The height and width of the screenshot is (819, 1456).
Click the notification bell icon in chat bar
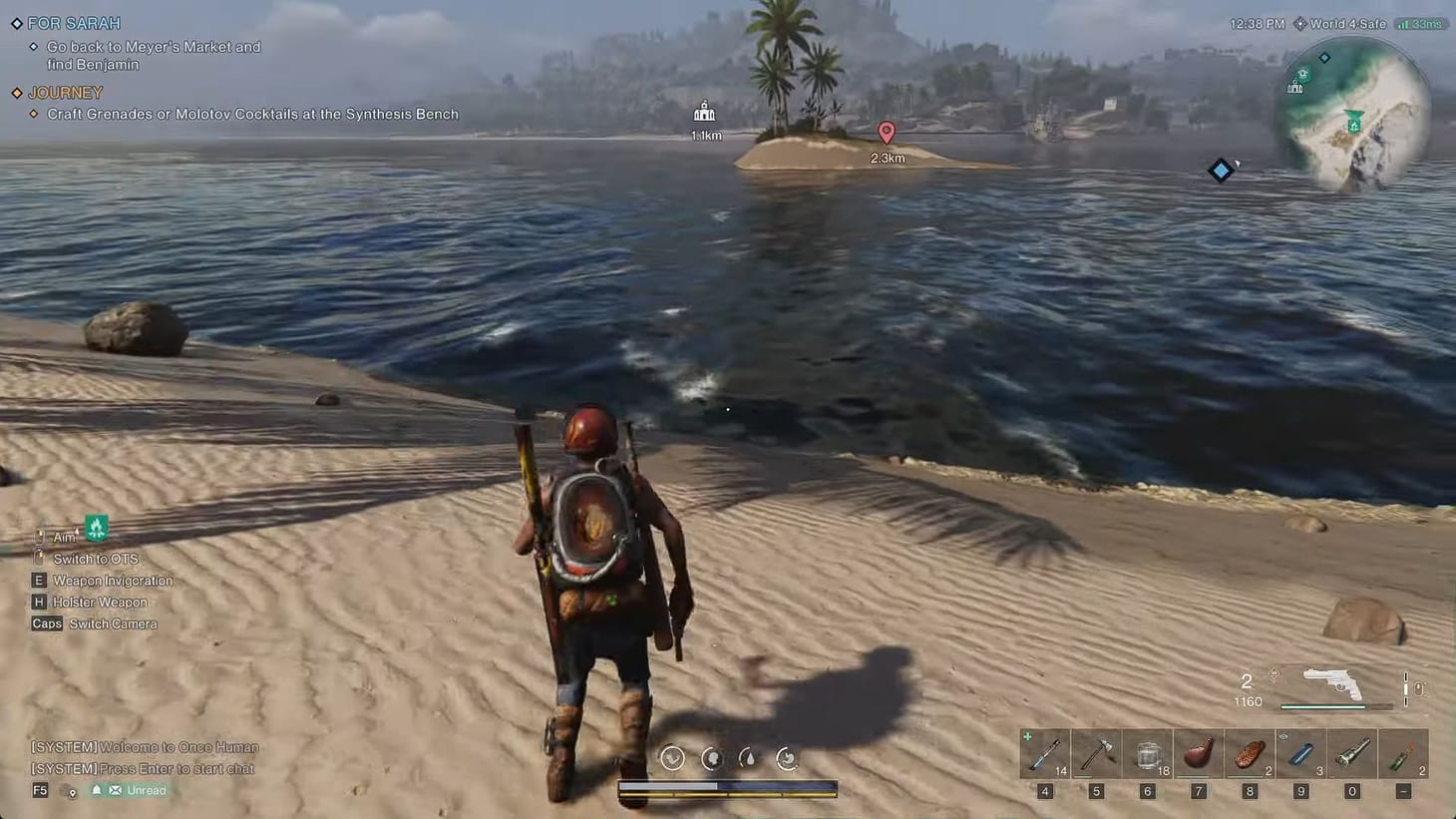pos(96,789)
